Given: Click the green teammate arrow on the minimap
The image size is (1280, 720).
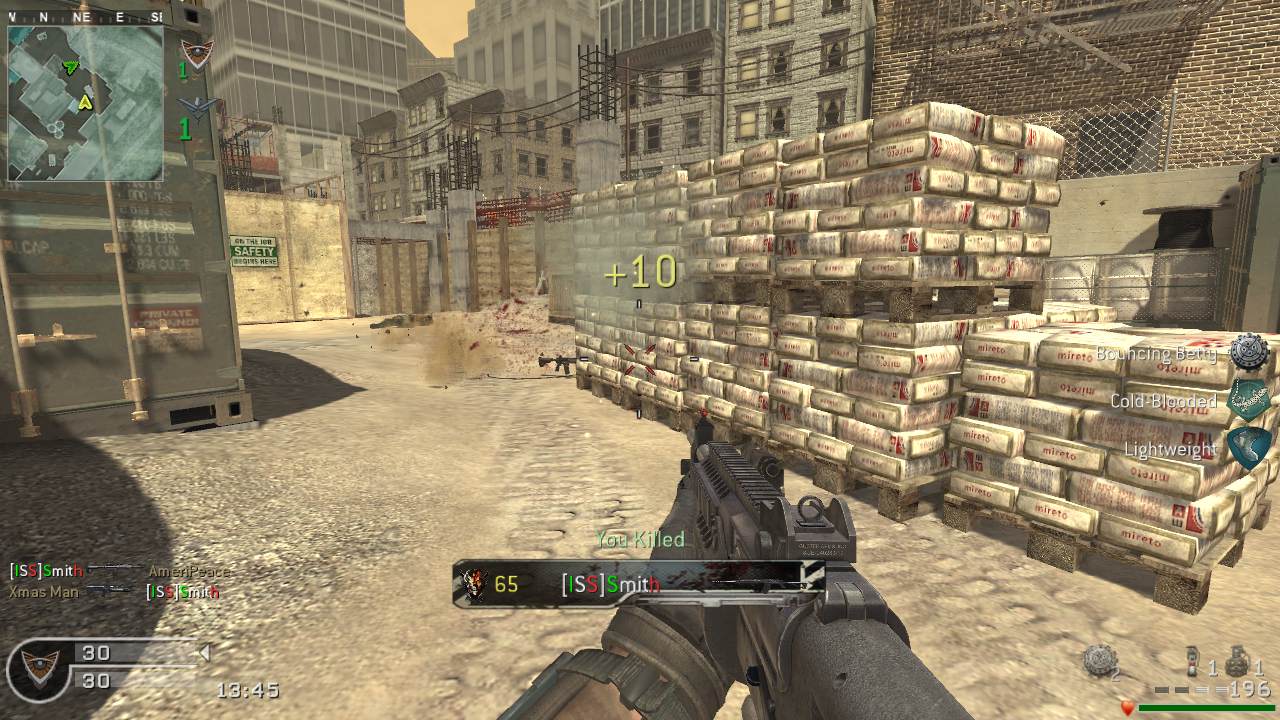Looking at the screenshot, I should (x=70, y=68).
